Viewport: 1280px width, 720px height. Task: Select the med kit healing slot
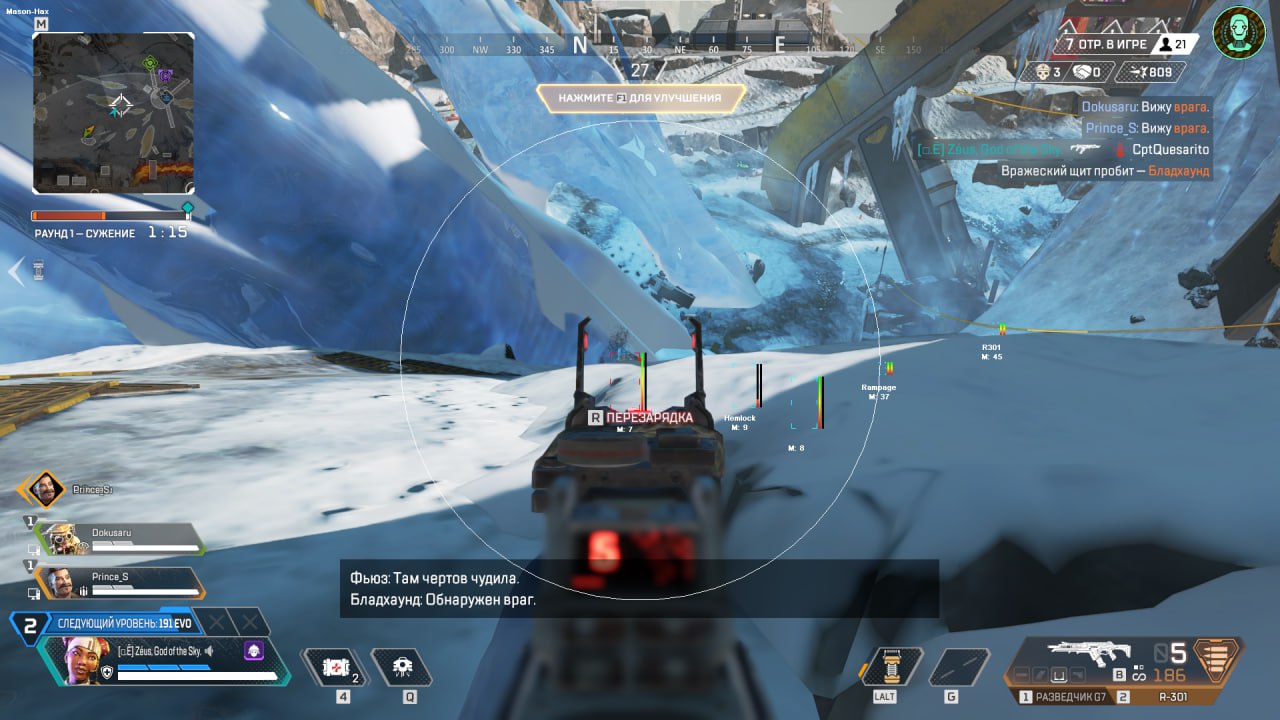pyautogui.click(x=330, y=667)
